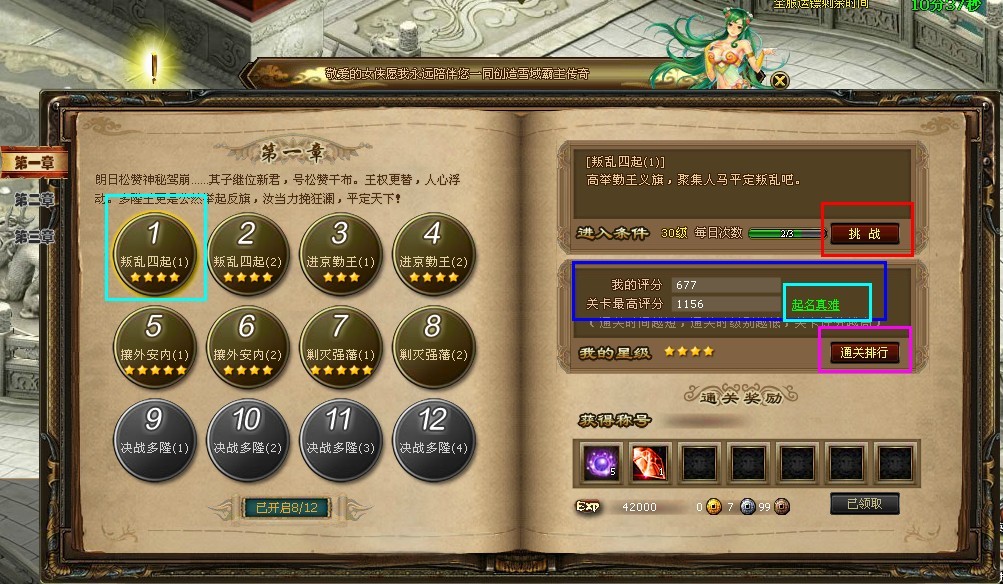Switch to the 第一章 chapter tab
The height and width of the screenshot is (584, 1003).
pos(33,161)
